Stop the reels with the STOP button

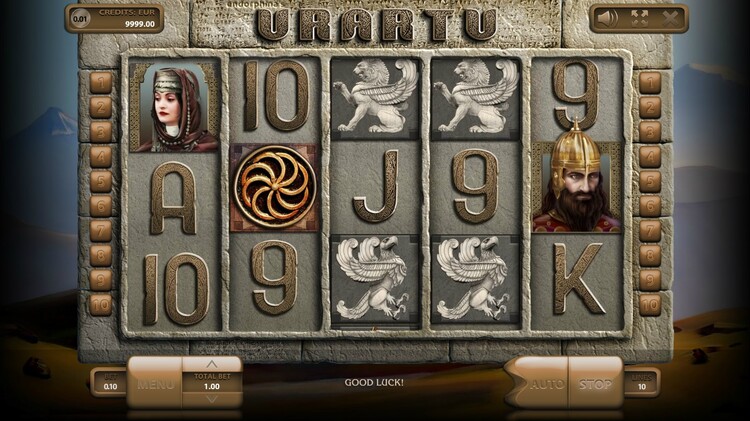pyautogui.click(x=594, y=382)
